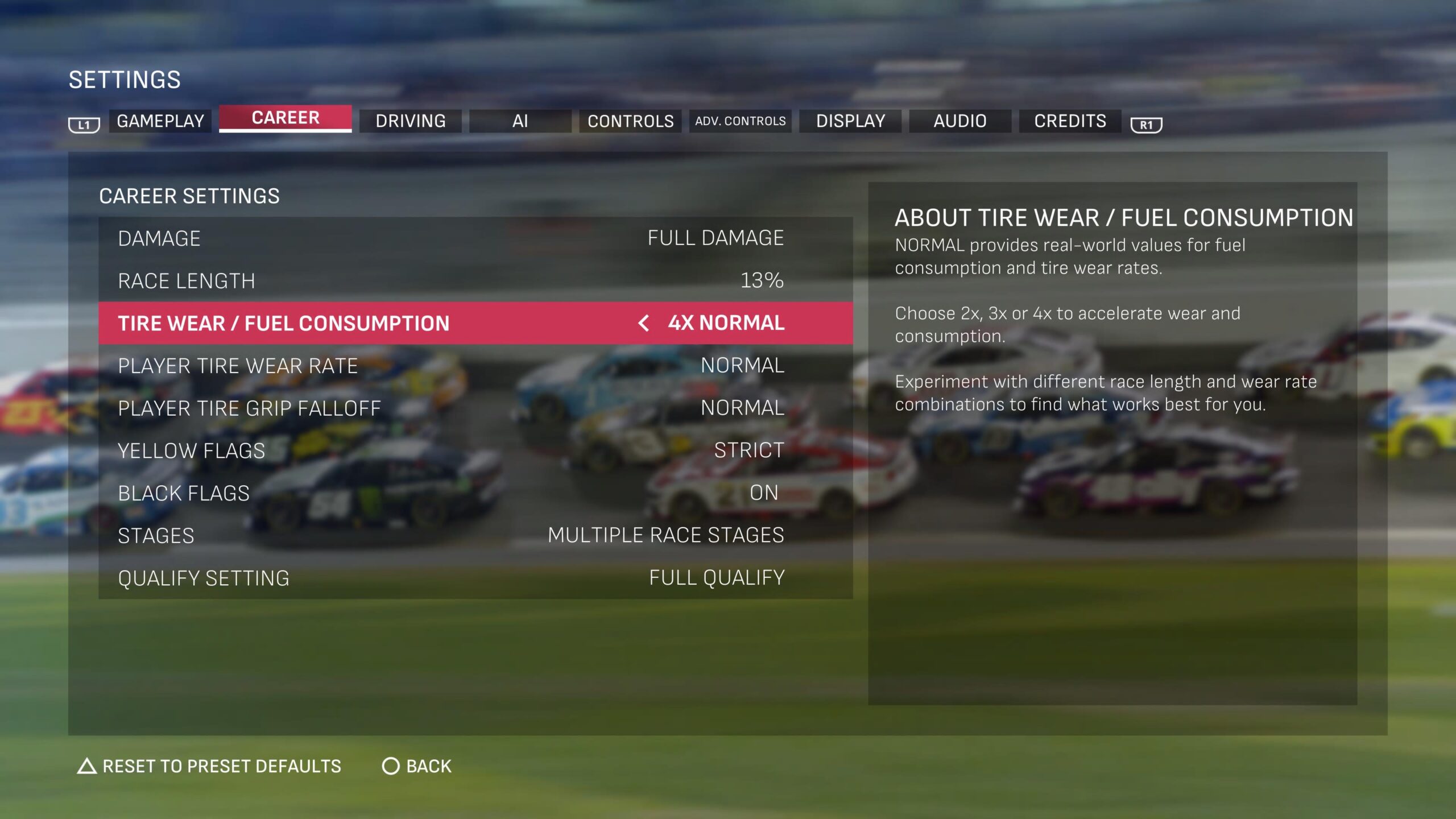
Task: Go to the AI tab
Action: [x=520, y=121]
